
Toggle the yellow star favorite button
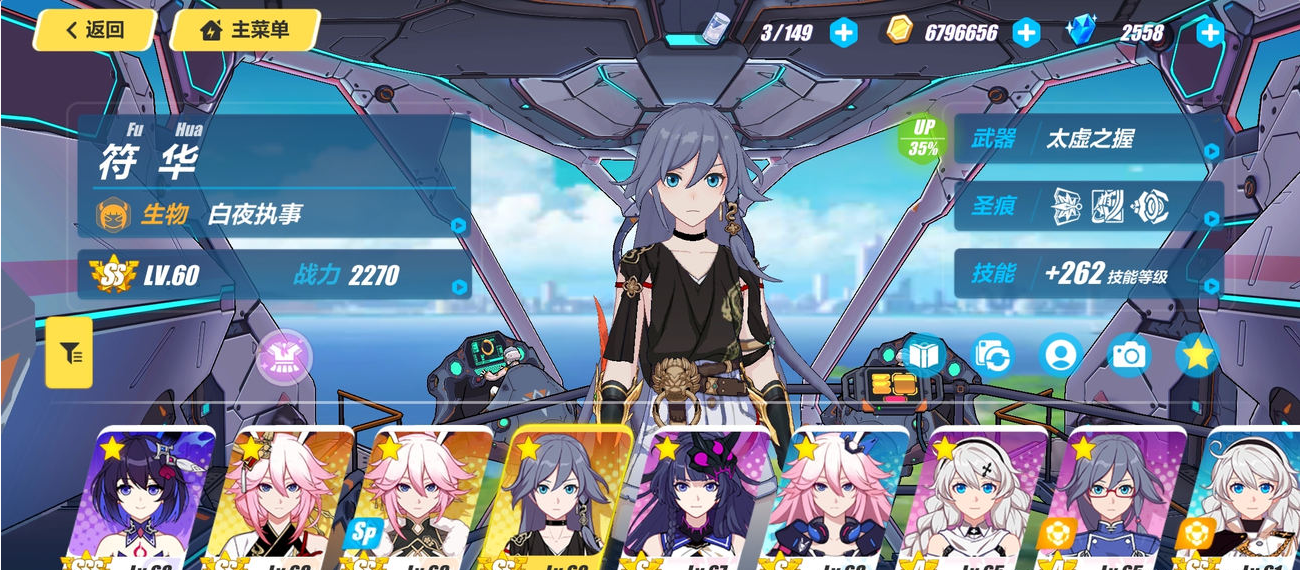tap(1197, 355)
